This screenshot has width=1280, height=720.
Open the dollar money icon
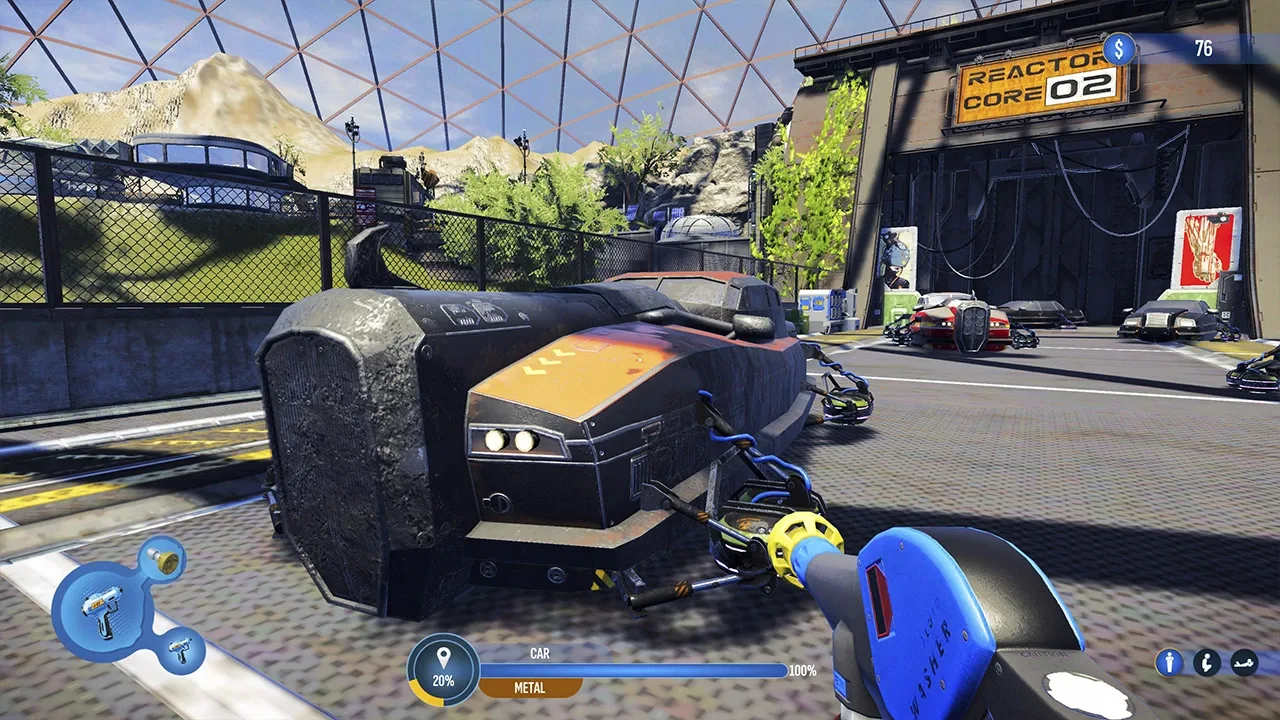(1119, 49)
